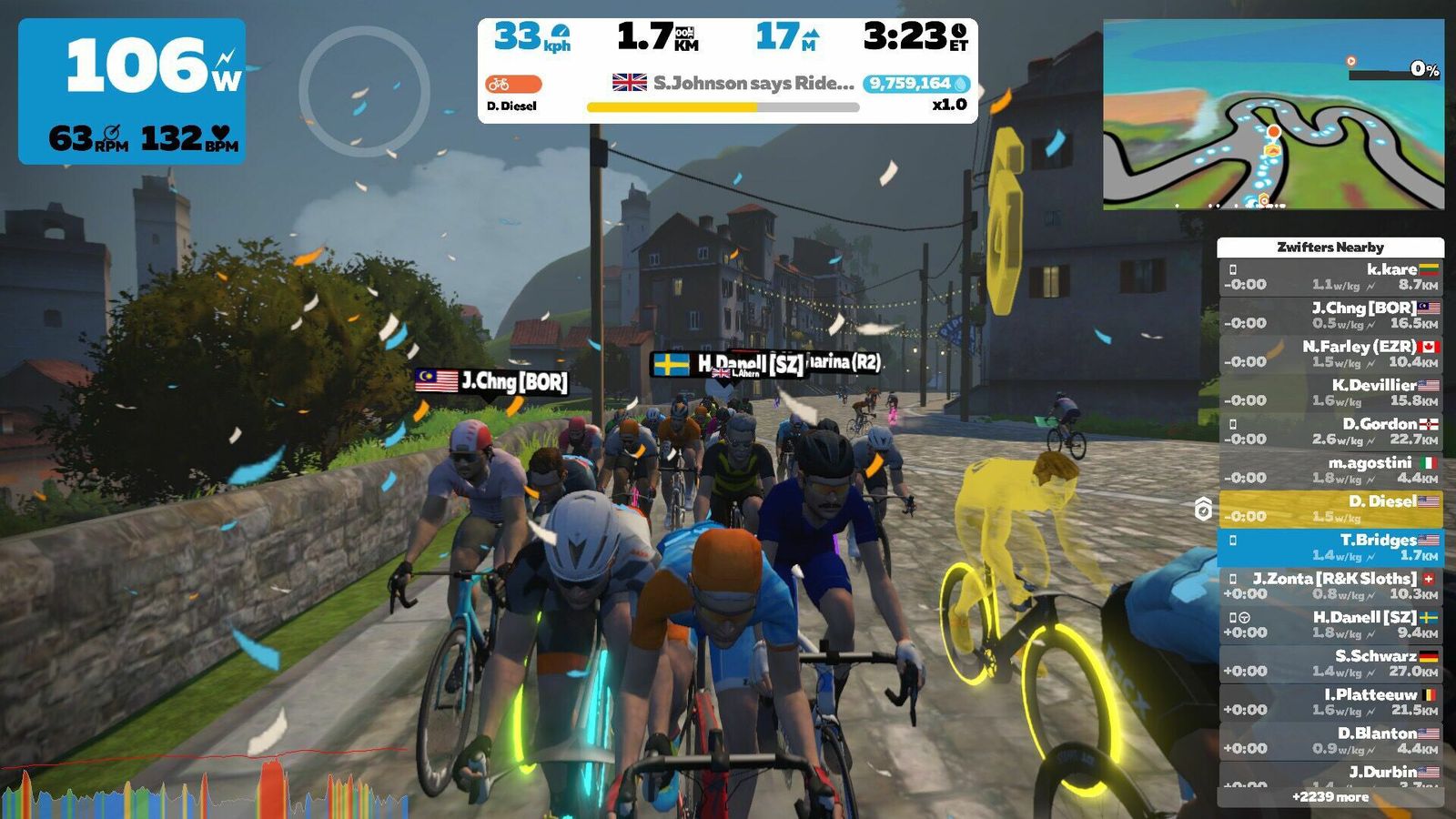This screenshot has width=1456, height=819.
Task: Select I.Platteeuw rider row
Action: coord(1330,702)
